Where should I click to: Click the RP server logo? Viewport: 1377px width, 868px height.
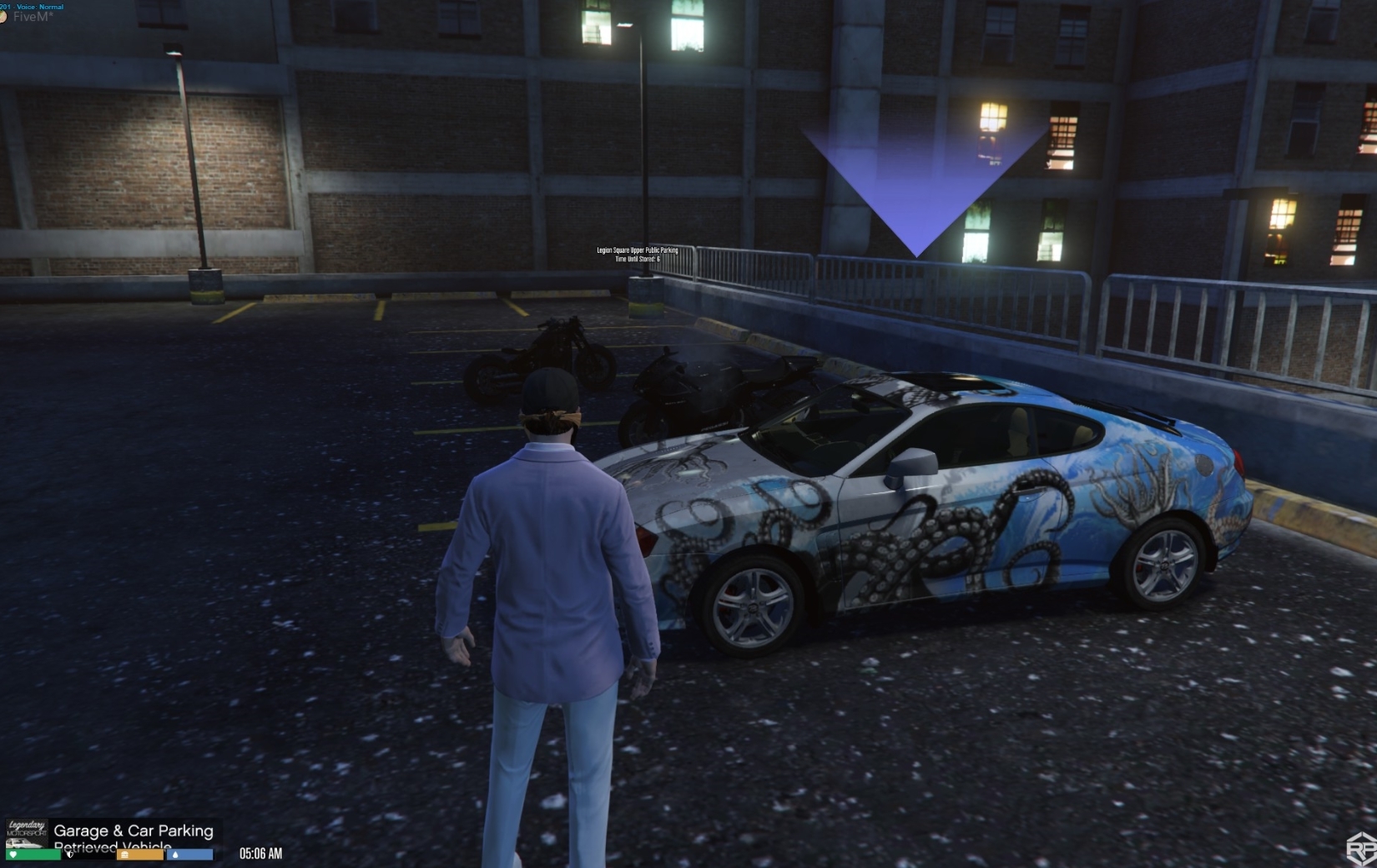1362,849
